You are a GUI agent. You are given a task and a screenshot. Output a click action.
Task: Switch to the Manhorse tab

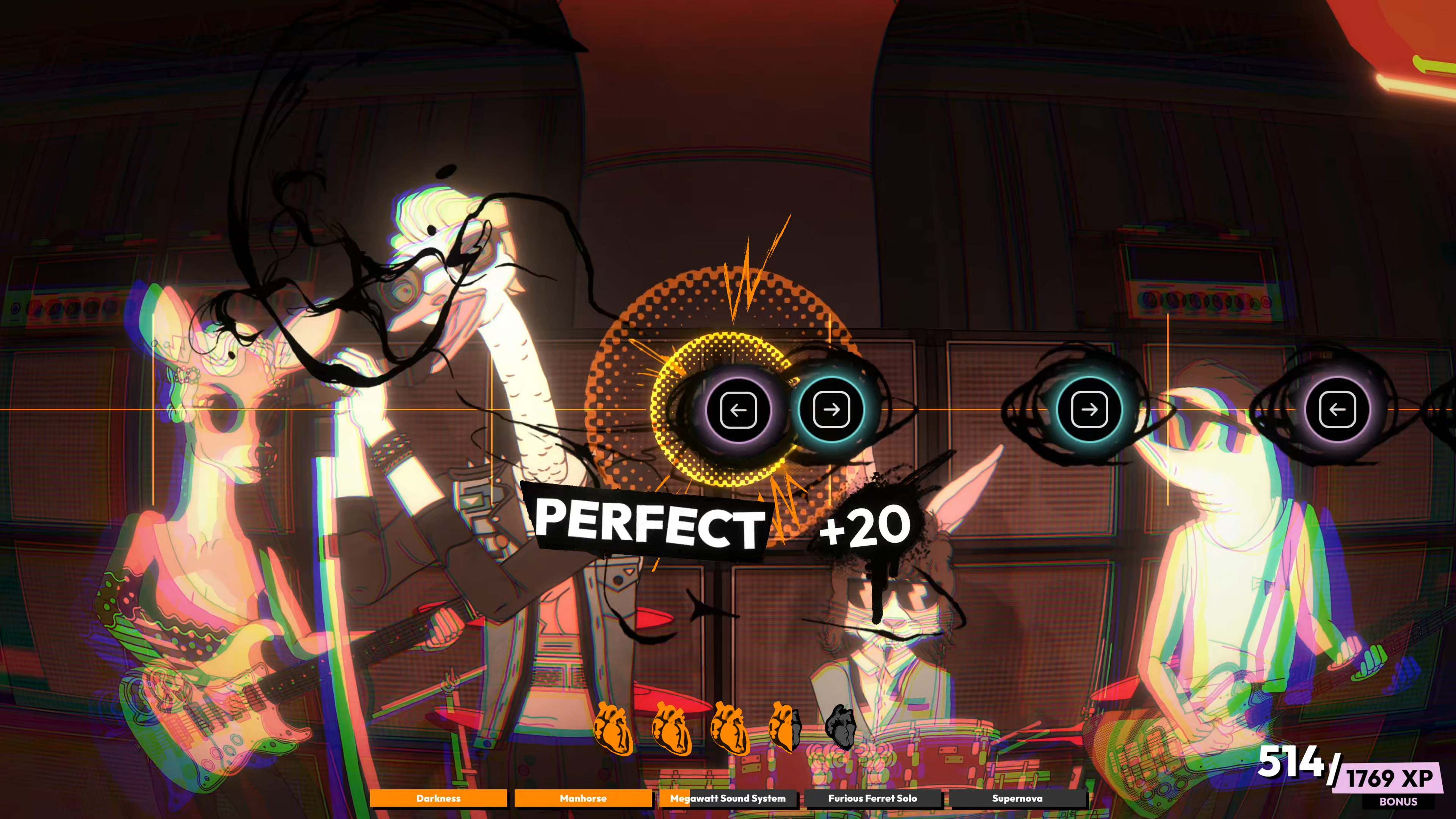pyautogui.click(x=584, y=799)
